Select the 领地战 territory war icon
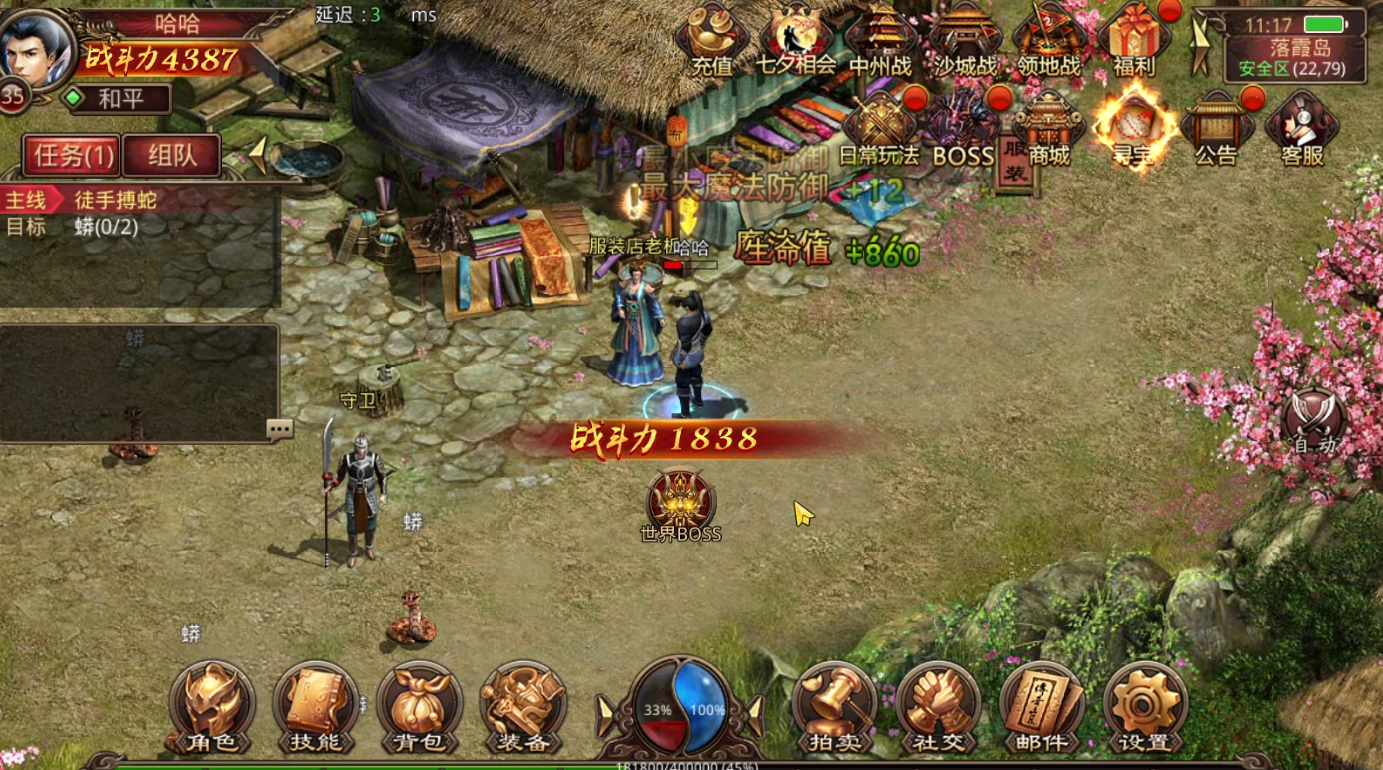This screenshot has width=1383, height=770. [1049, 38]
